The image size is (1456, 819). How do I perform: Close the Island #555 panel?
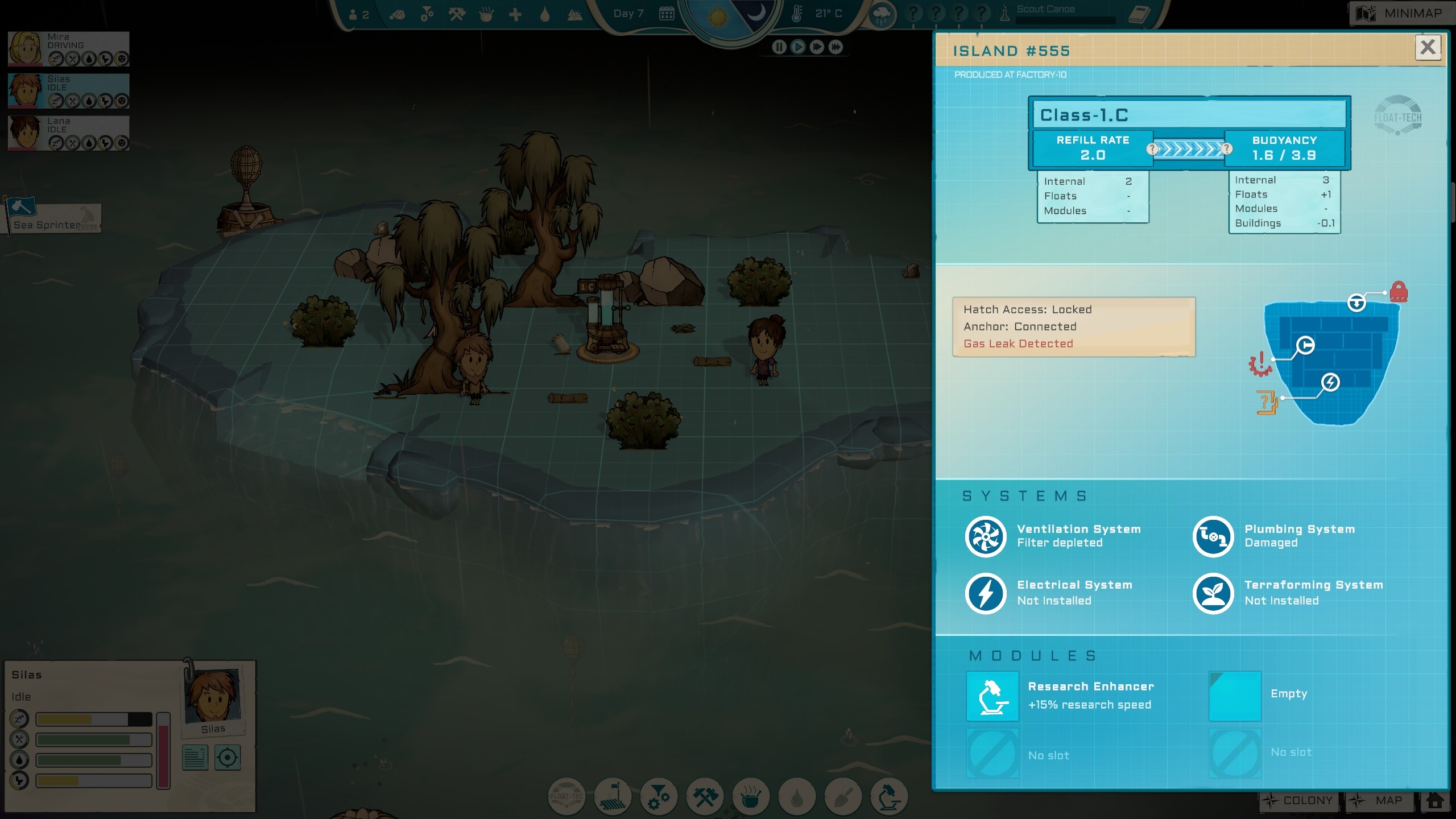(1428, 47)
